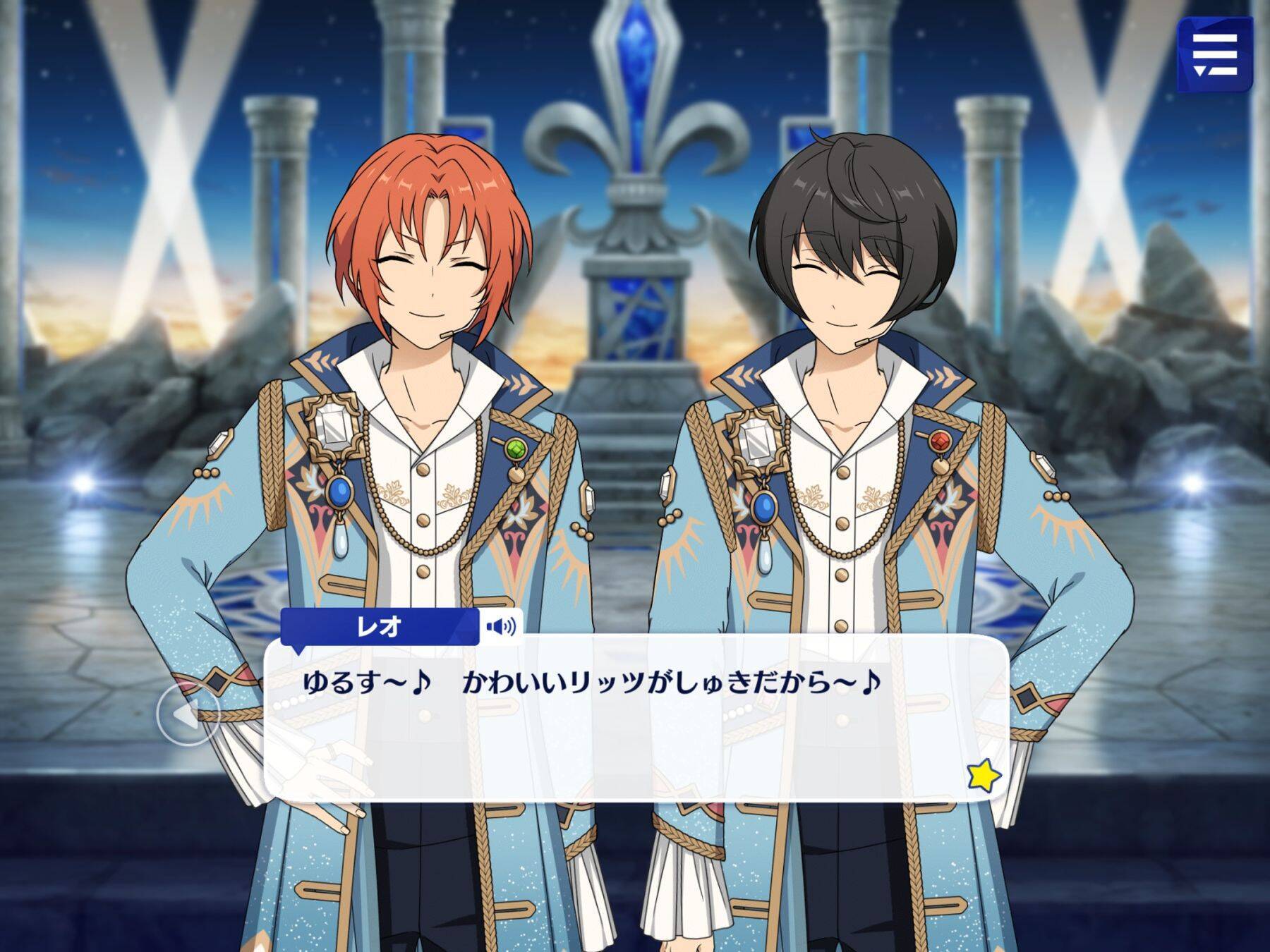Advance the dialogue with the yellow star
Screen dimensions: 1270x952
tap(984, 776)
